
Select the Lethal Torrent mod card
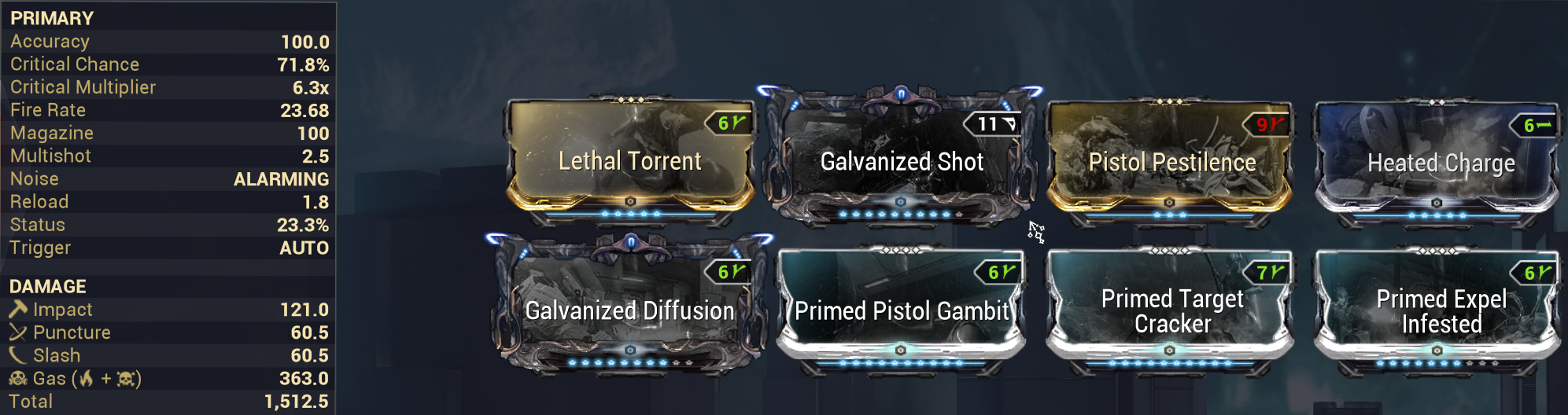click(x=630, y=160)
